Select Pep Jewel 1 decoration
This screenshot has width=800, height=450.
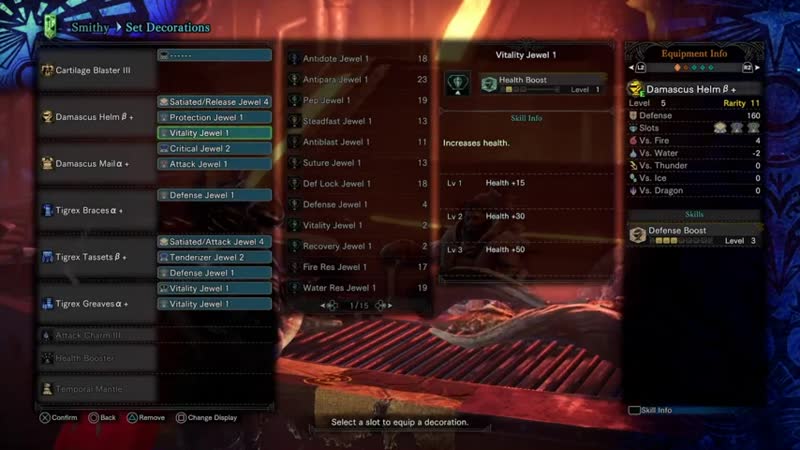359,101
